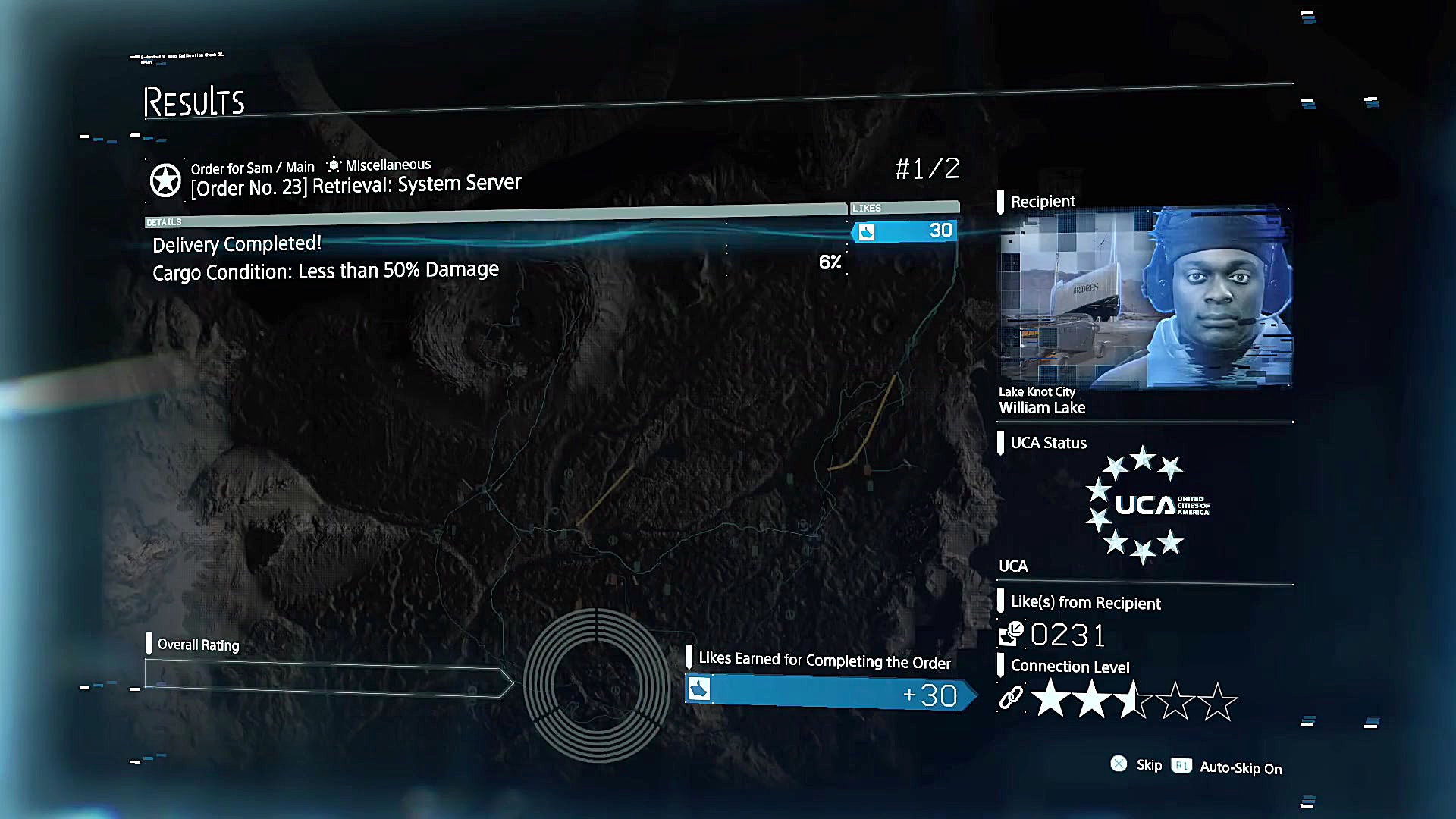The height and width of the screenshot is (819, 1456).
Task: Expand the Details section header
Action: tap(164, 221)
